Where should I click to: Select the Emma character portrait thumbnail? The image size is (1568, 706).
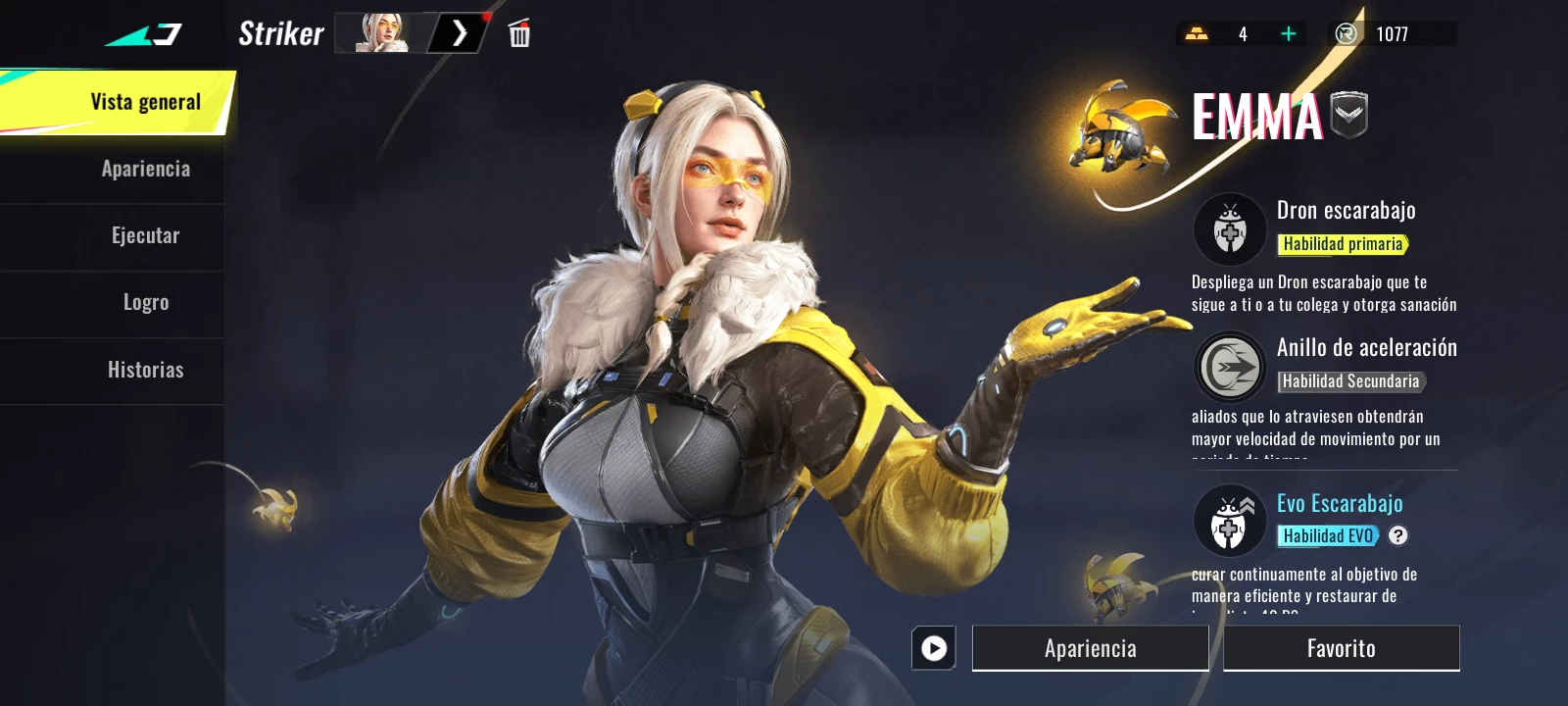pos(382,33)
